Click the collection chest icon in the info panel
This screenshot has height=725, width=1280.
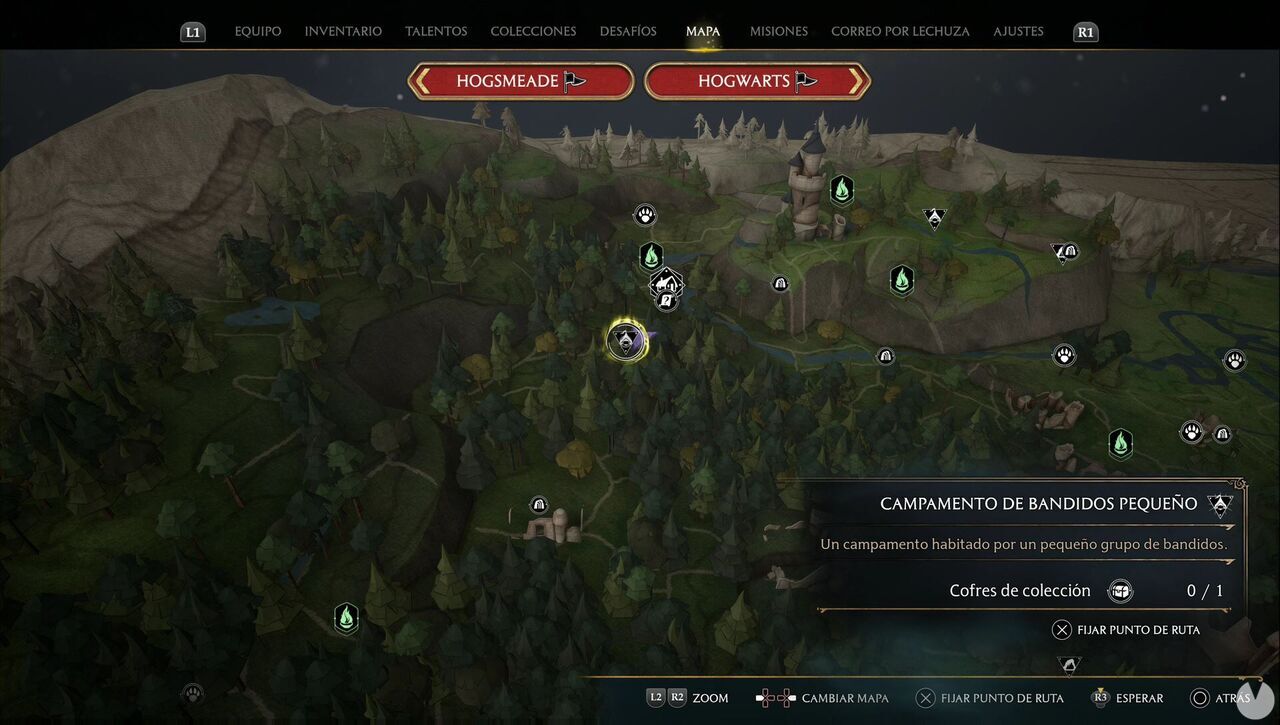point(1120,590)
